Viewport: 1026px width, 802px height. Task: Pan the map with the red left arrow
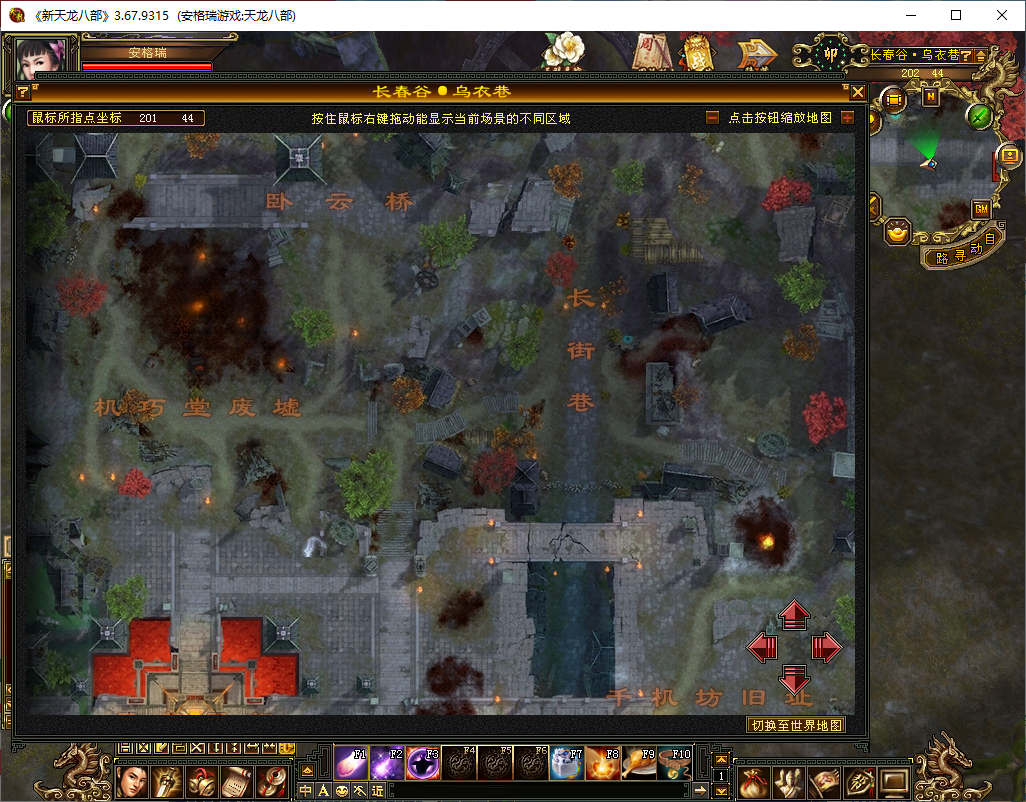(763, 648)
